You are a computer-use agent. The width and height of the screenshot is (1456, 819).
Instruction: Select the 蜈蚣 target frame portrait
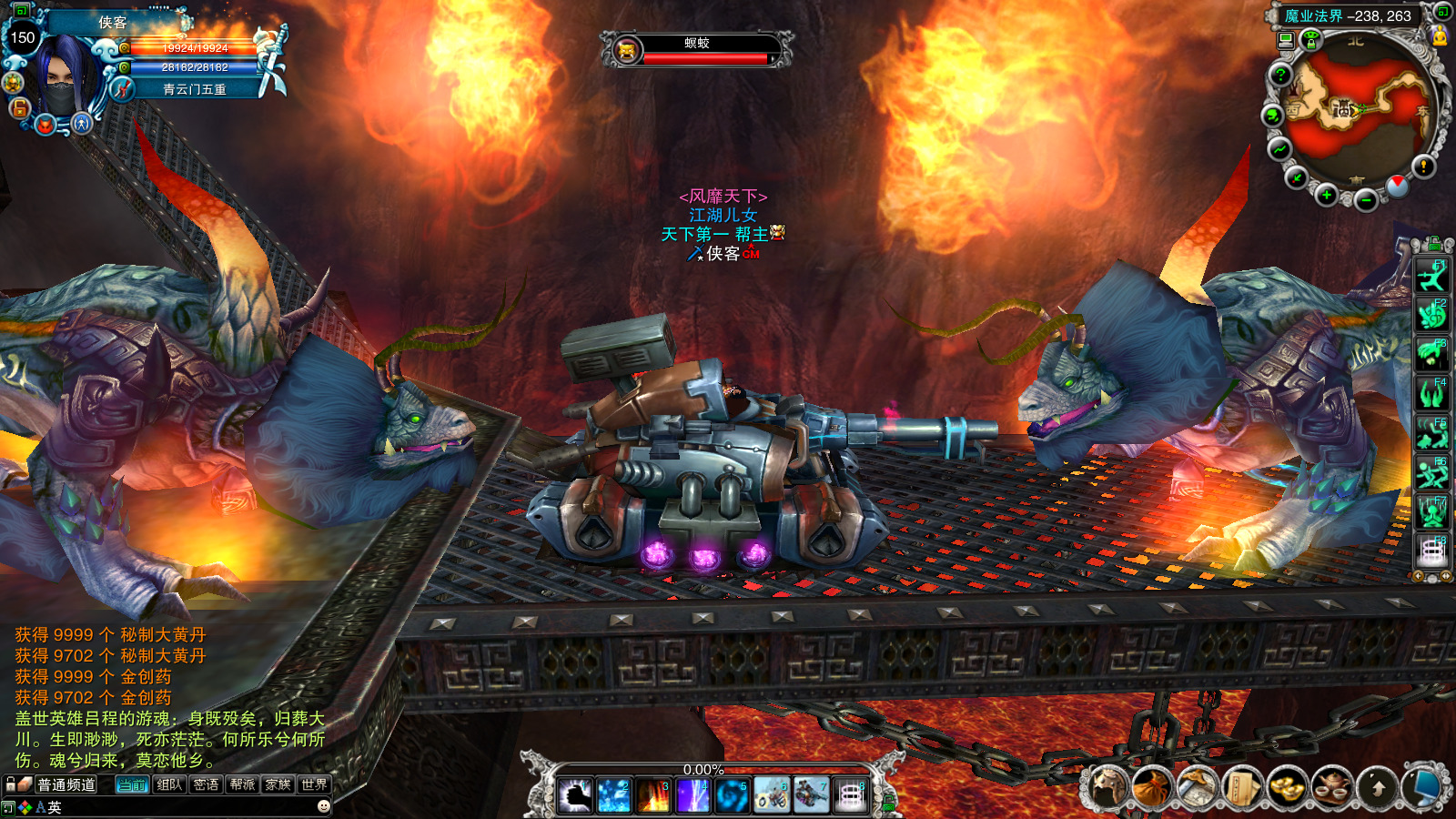coord(627,50)
